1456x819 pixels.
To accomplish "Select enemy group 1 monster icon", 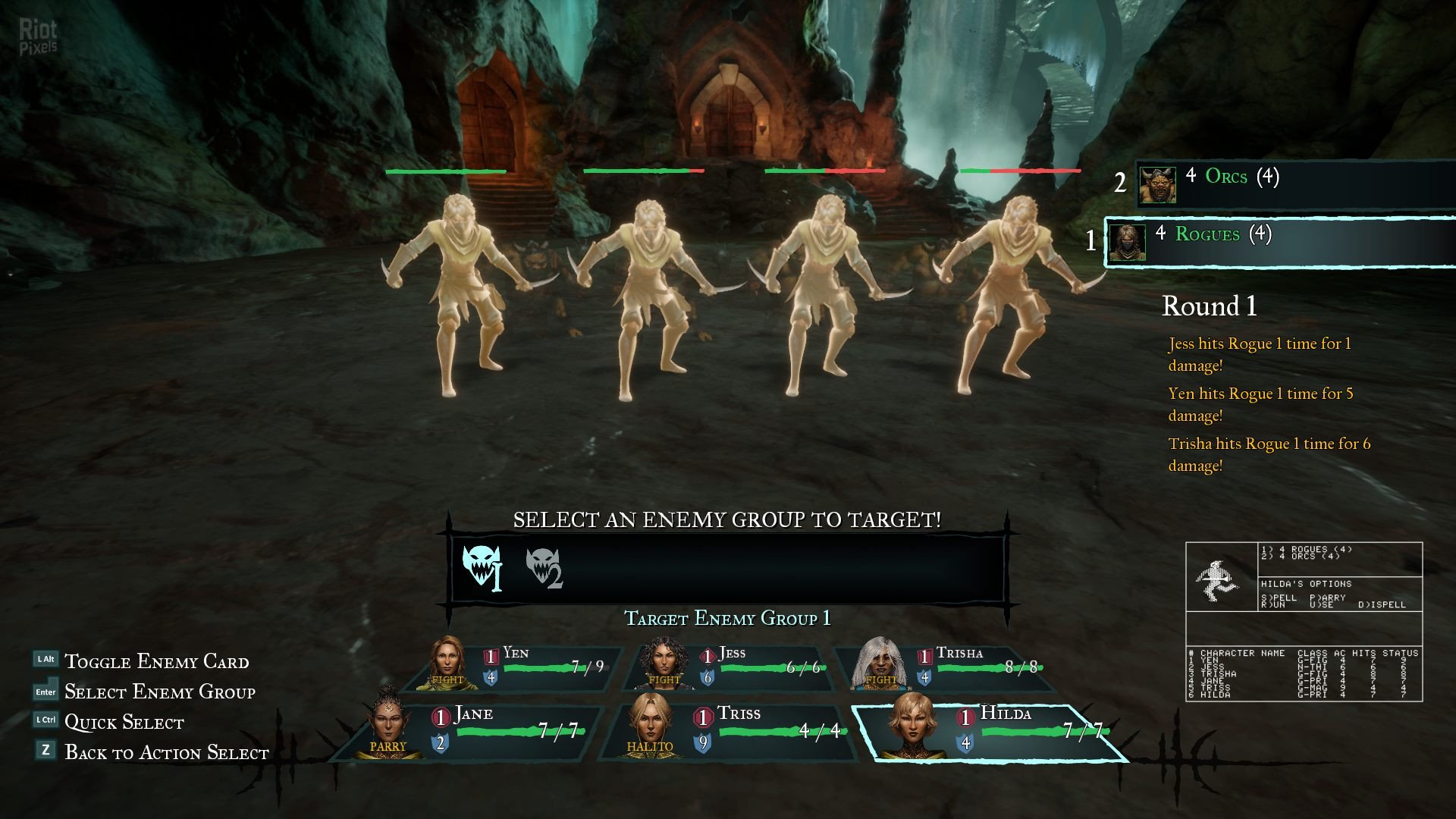I will (x=481, y=566).
